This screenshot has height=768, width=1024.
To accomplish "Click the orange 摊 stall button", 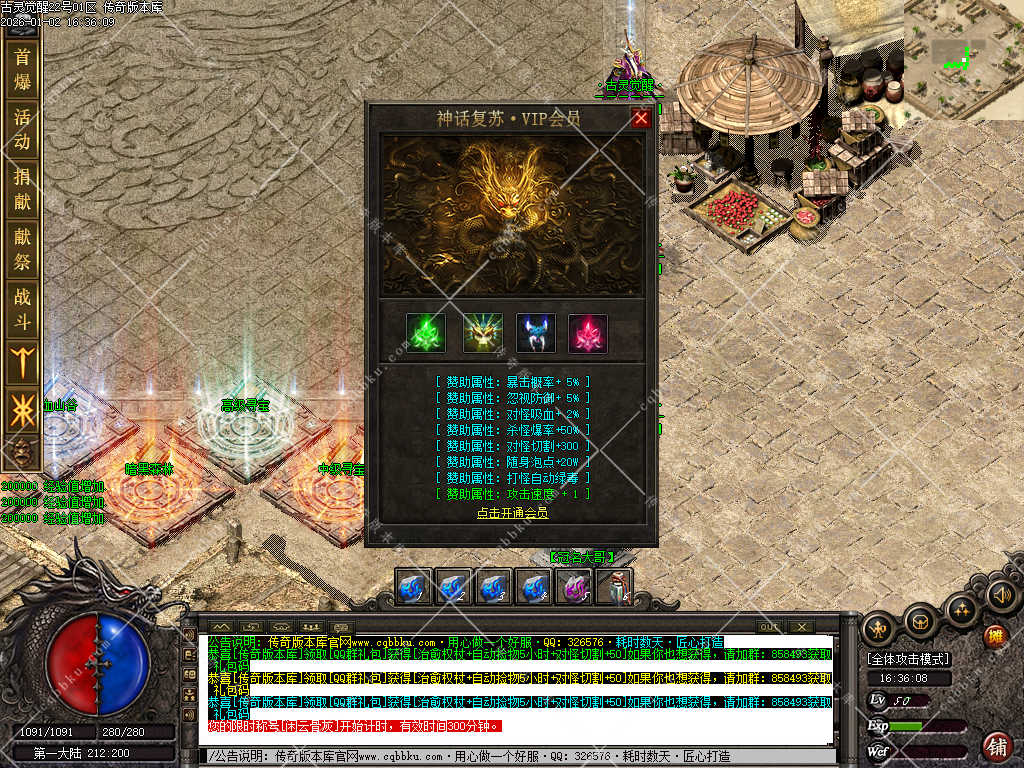I will point(994,636).
